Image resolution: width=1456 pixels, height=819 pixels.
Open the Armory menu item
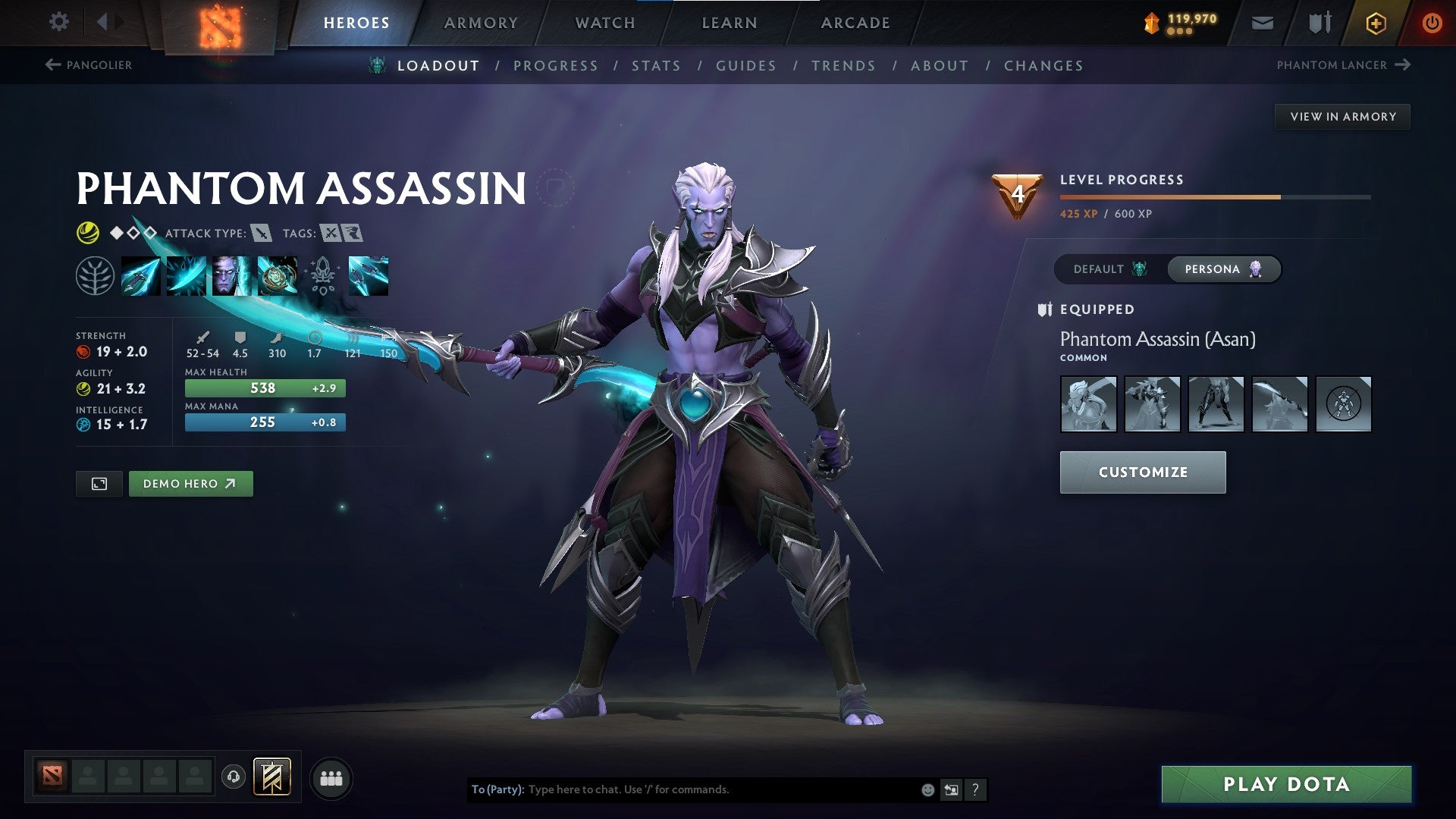482,22
